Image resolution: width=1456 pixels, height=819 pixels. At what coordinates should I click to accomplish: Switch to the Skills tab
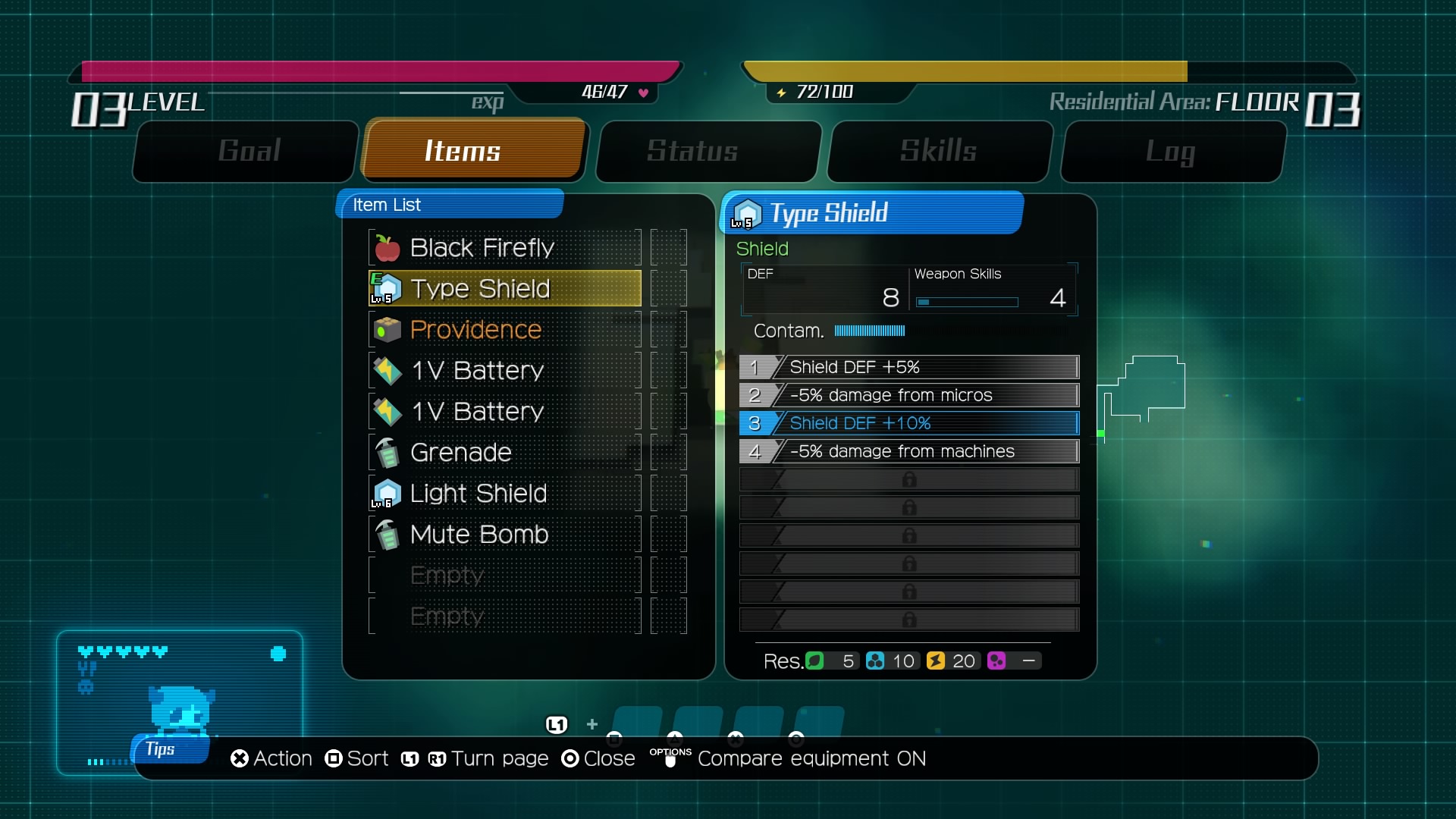click(x=939, y=151)
